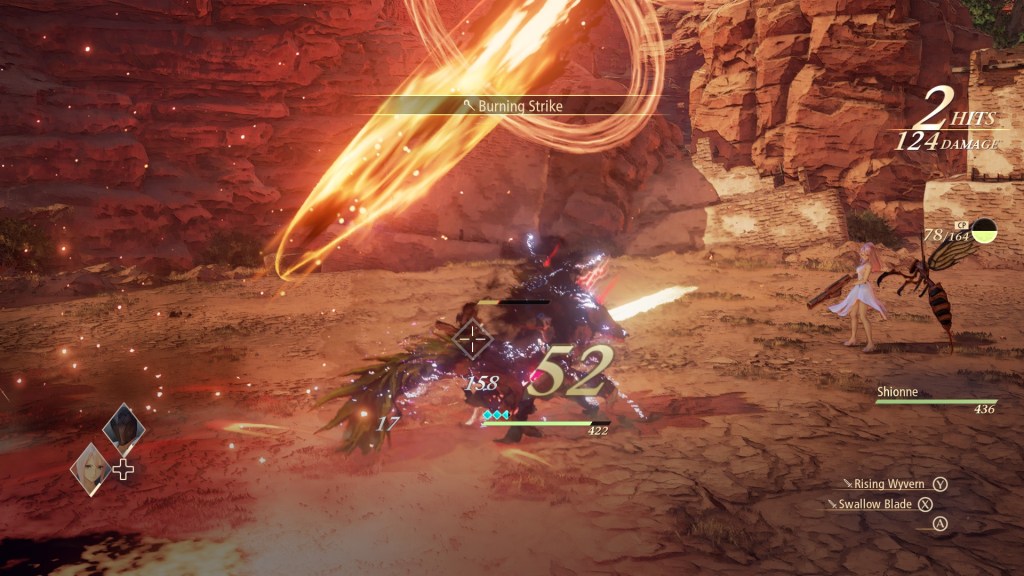The image size is (1024, 576).
Task: Click the lock-on target reticle
Action: tap(472, 340)
